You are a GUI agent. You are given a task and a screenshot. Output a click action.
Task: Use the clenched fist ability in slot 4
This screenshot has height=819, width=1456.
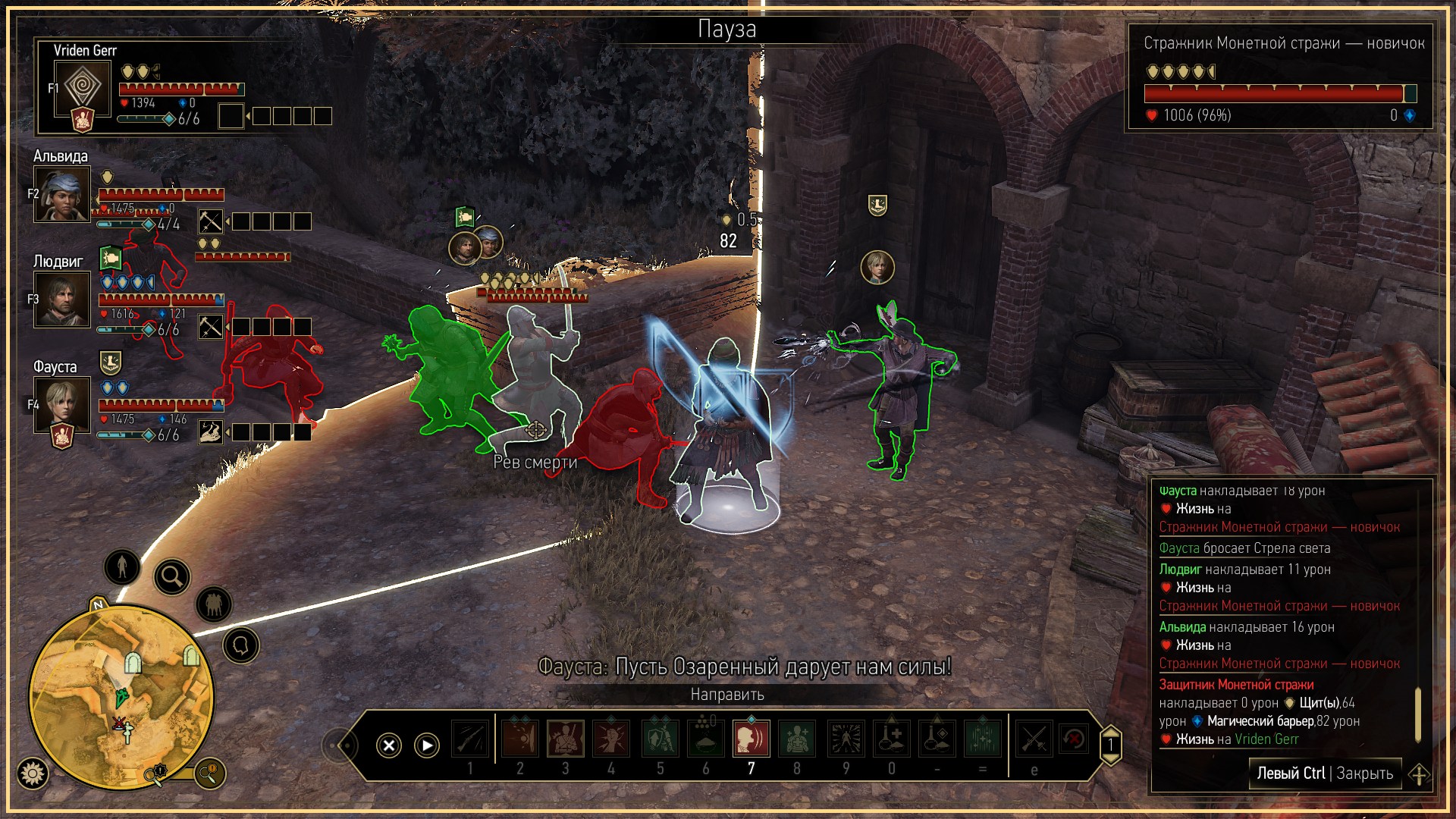tap(611, 739)
